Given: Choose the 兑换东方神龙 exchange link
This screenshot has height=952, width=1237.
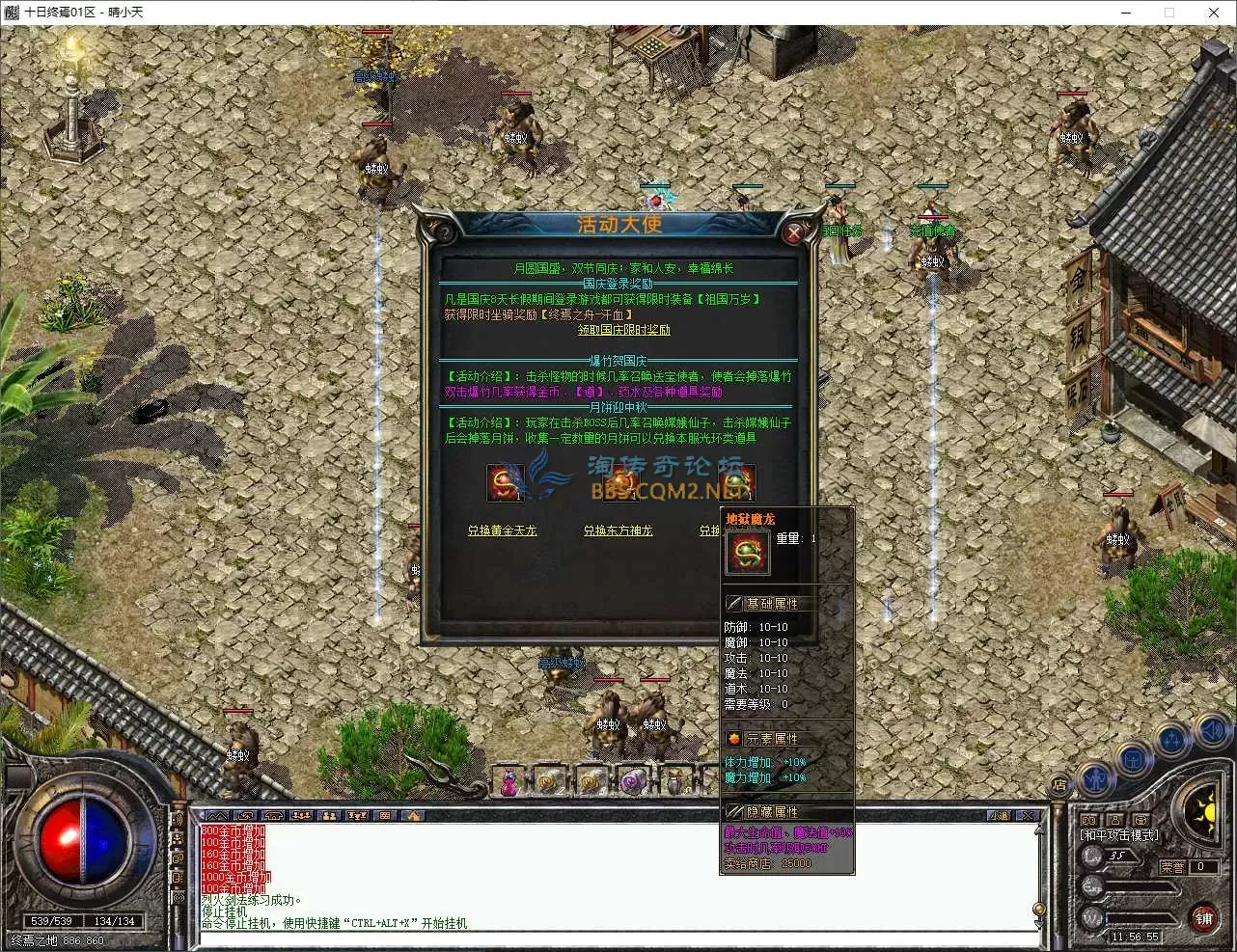Looking at the screenshot, I should click(618, 530).
